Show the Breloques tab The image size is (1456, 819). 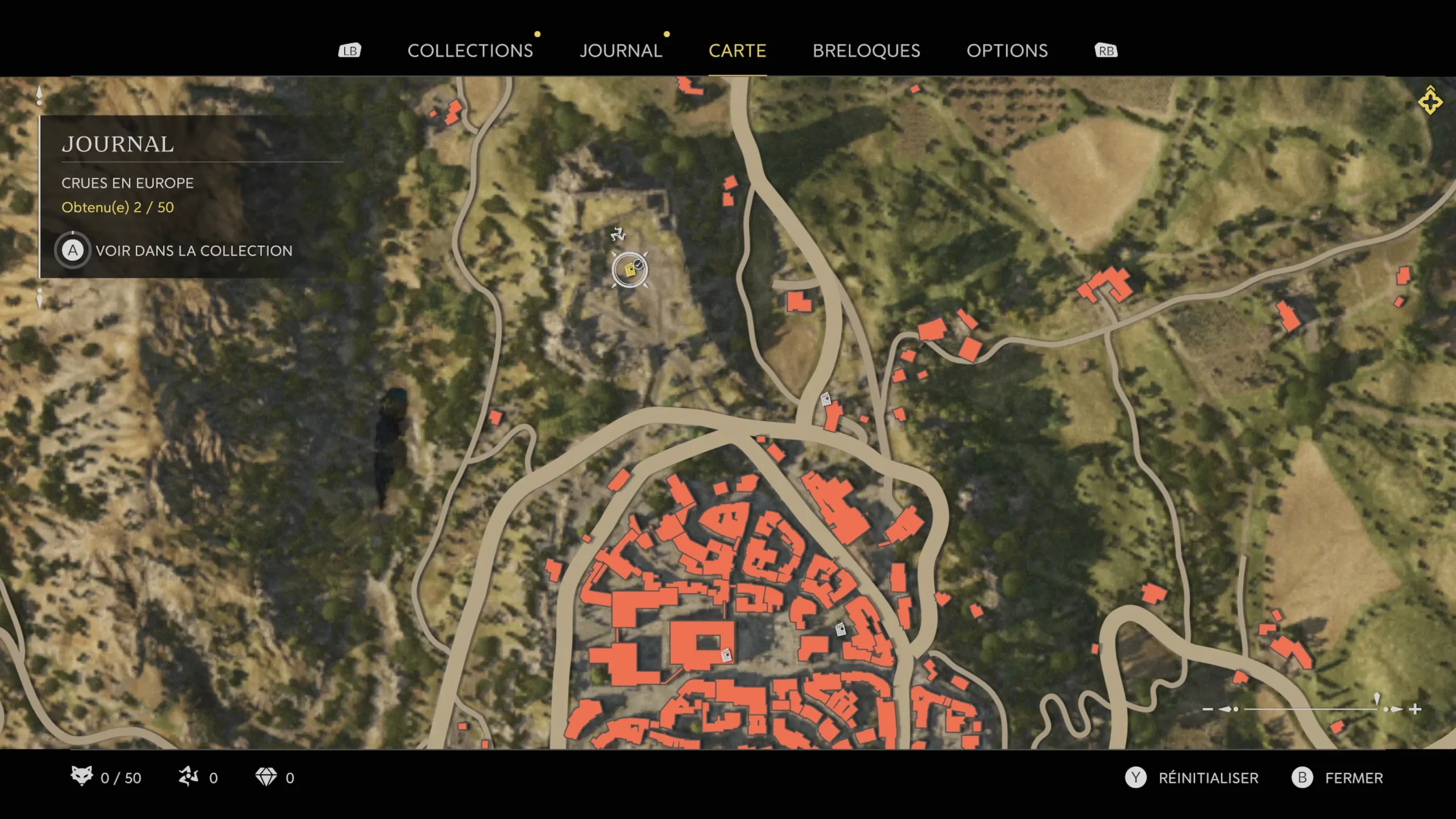[x=866, y=51]
